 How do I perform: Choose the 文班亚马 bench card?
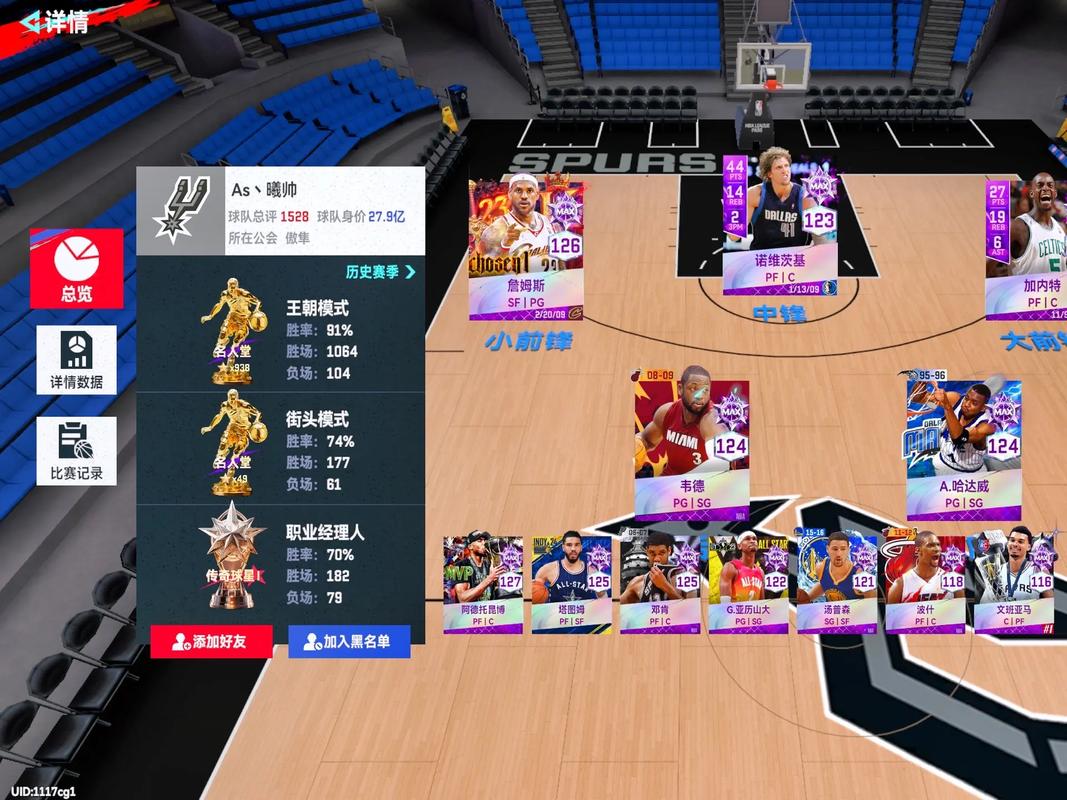tap(1013, 584)
